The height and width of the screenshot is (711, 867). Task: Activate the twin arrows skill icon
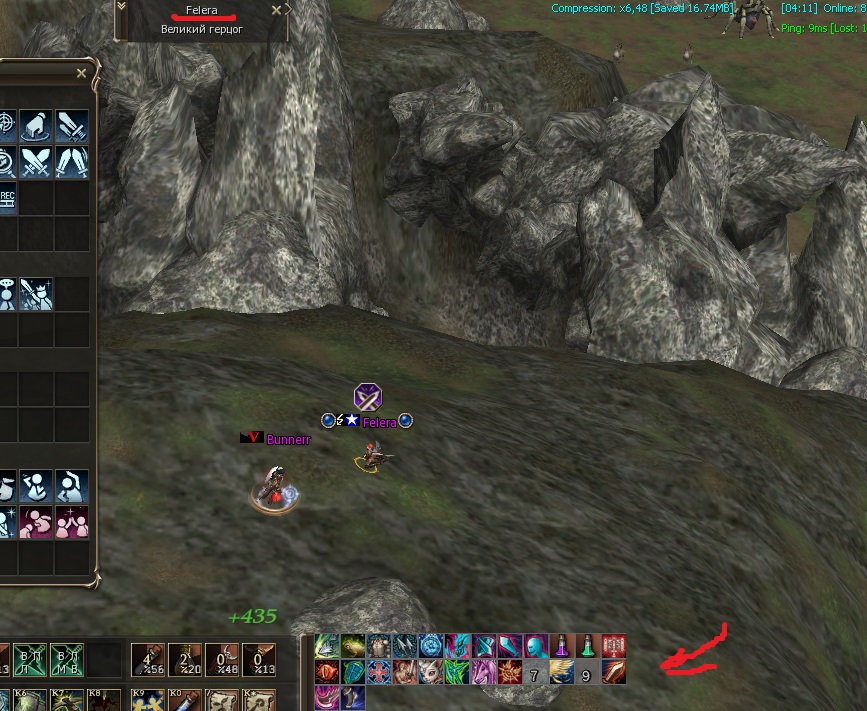[x=405, y=646]
